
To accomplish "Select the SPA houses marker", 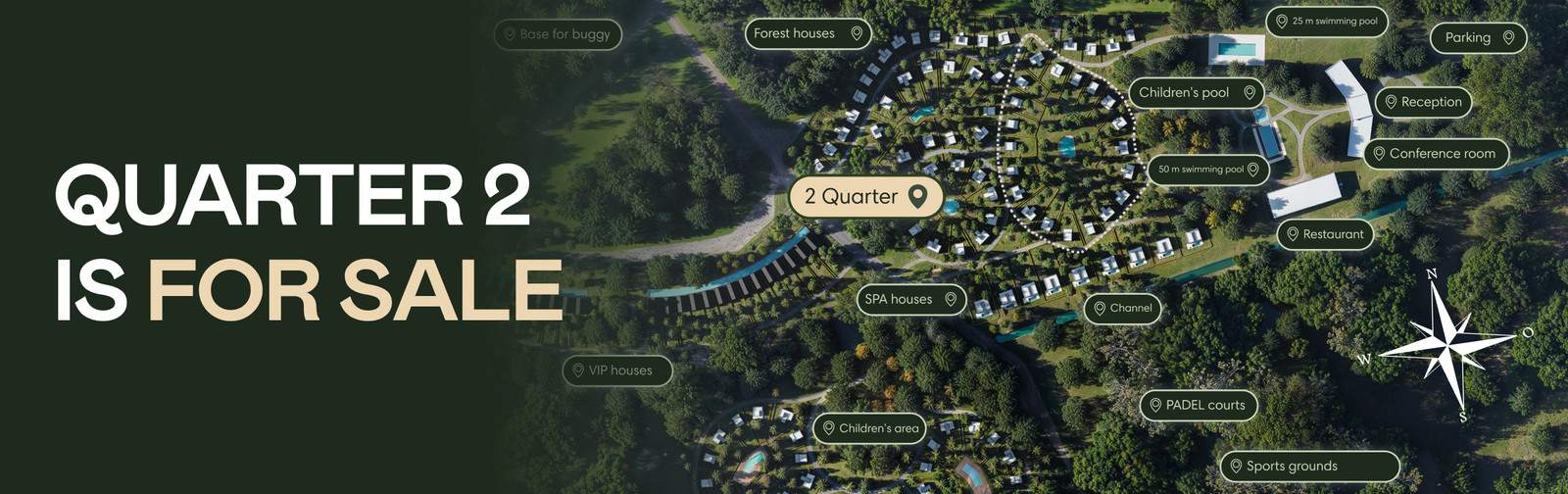I will [x=910, y=299].
